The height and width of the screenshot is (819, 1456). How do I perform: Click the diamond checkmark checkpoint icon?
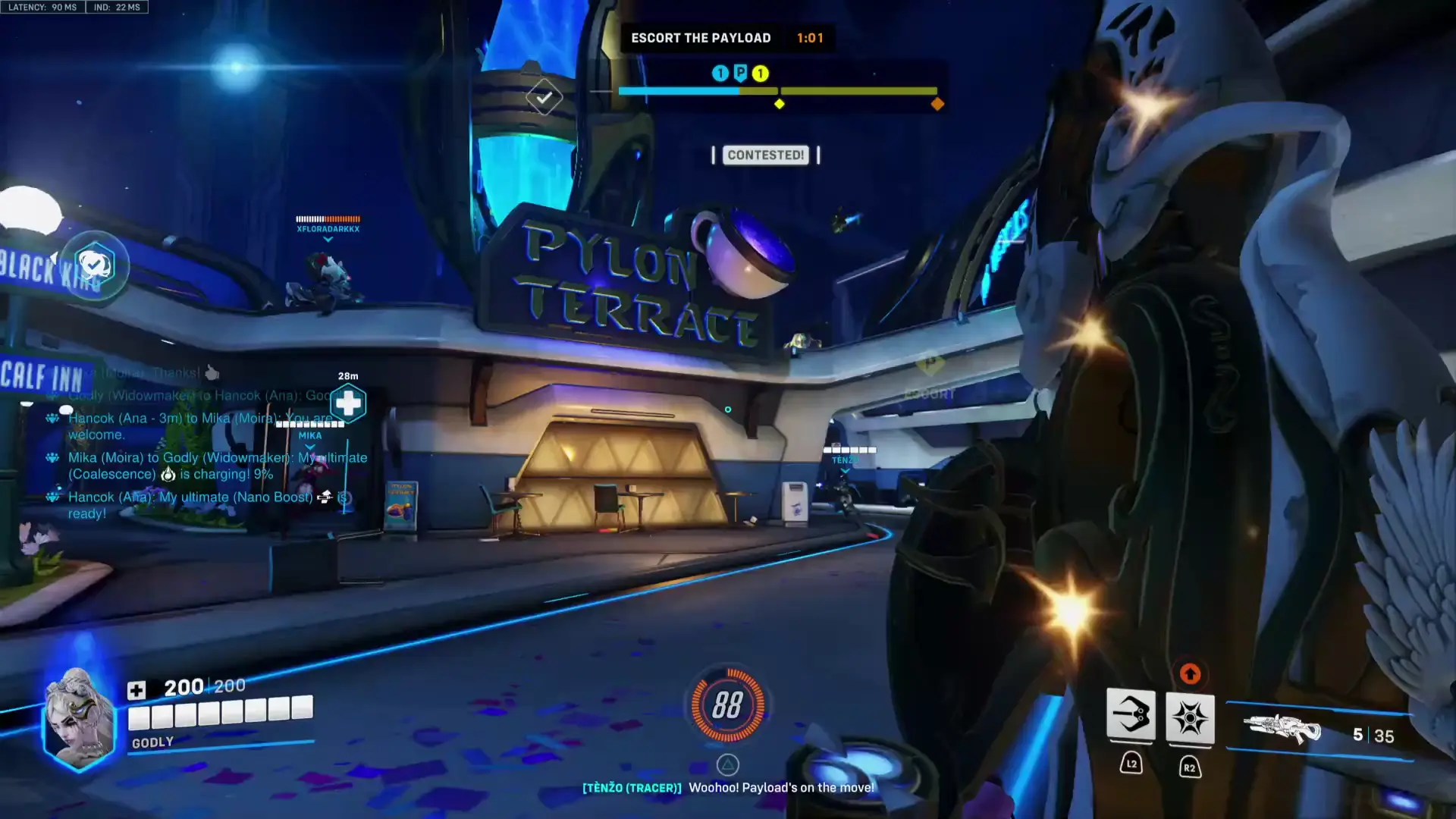tap(544, 97)
